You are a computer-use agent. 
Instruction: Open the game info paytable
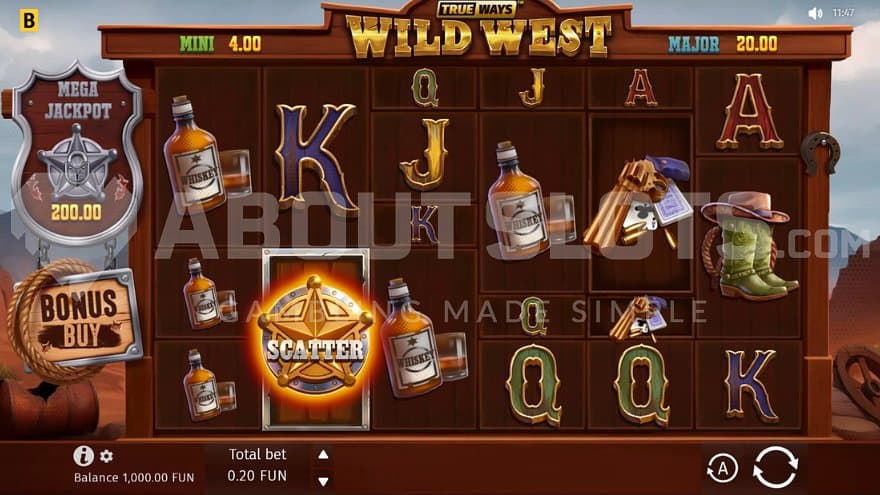point(83,456)
